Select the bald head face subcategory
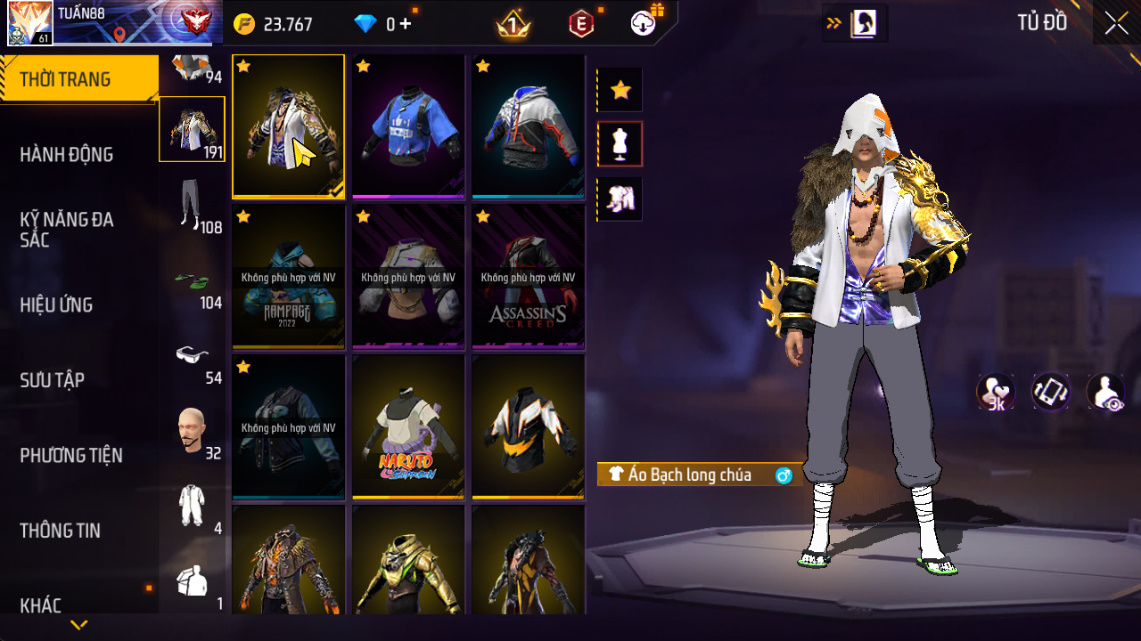 point(191,430)
